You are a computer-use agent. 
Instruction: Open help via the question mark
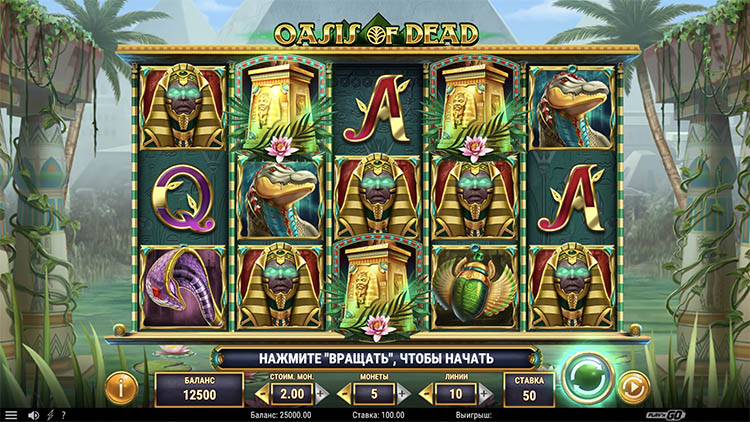(x=63, y=414)
